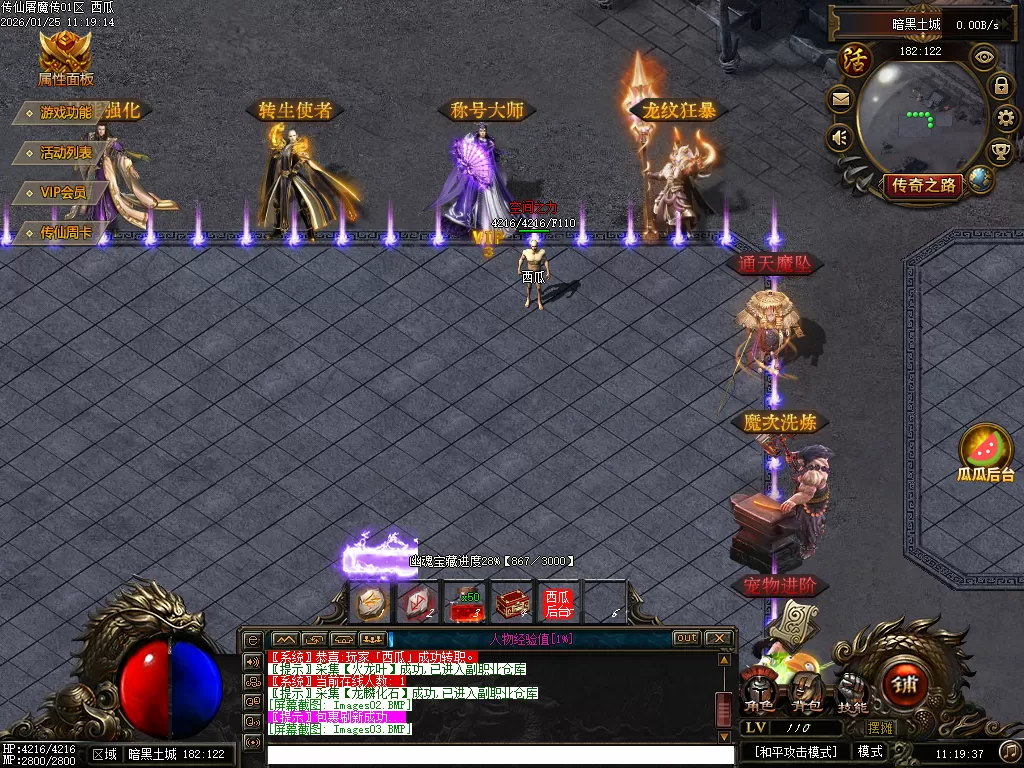Click the 传奇之路 button under the minimap
The height and width of the screenshot is (768, 1024).
point(922,184)
